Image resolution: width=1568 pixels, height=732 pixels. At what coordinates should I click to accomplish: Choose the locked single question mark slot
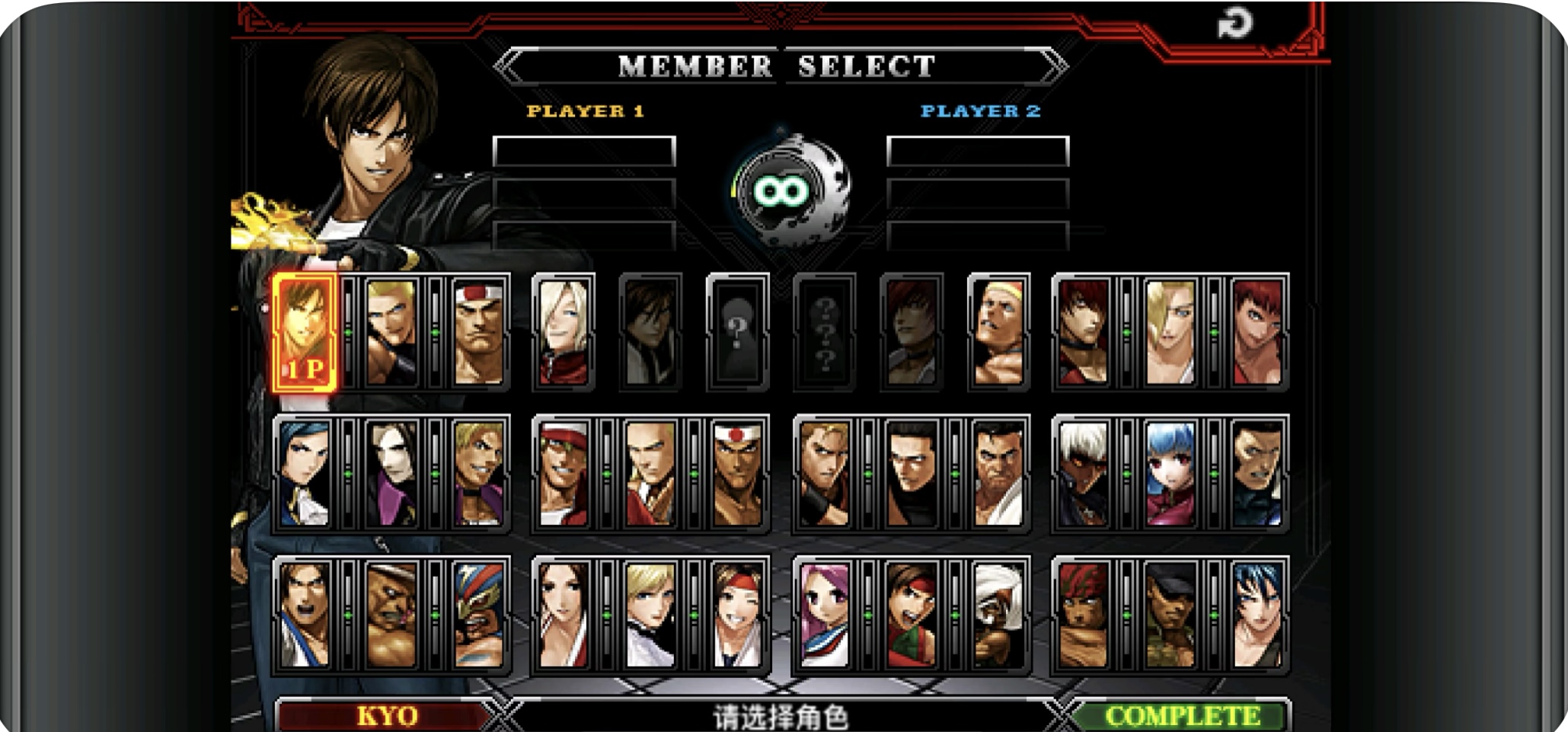pos(737,332)
